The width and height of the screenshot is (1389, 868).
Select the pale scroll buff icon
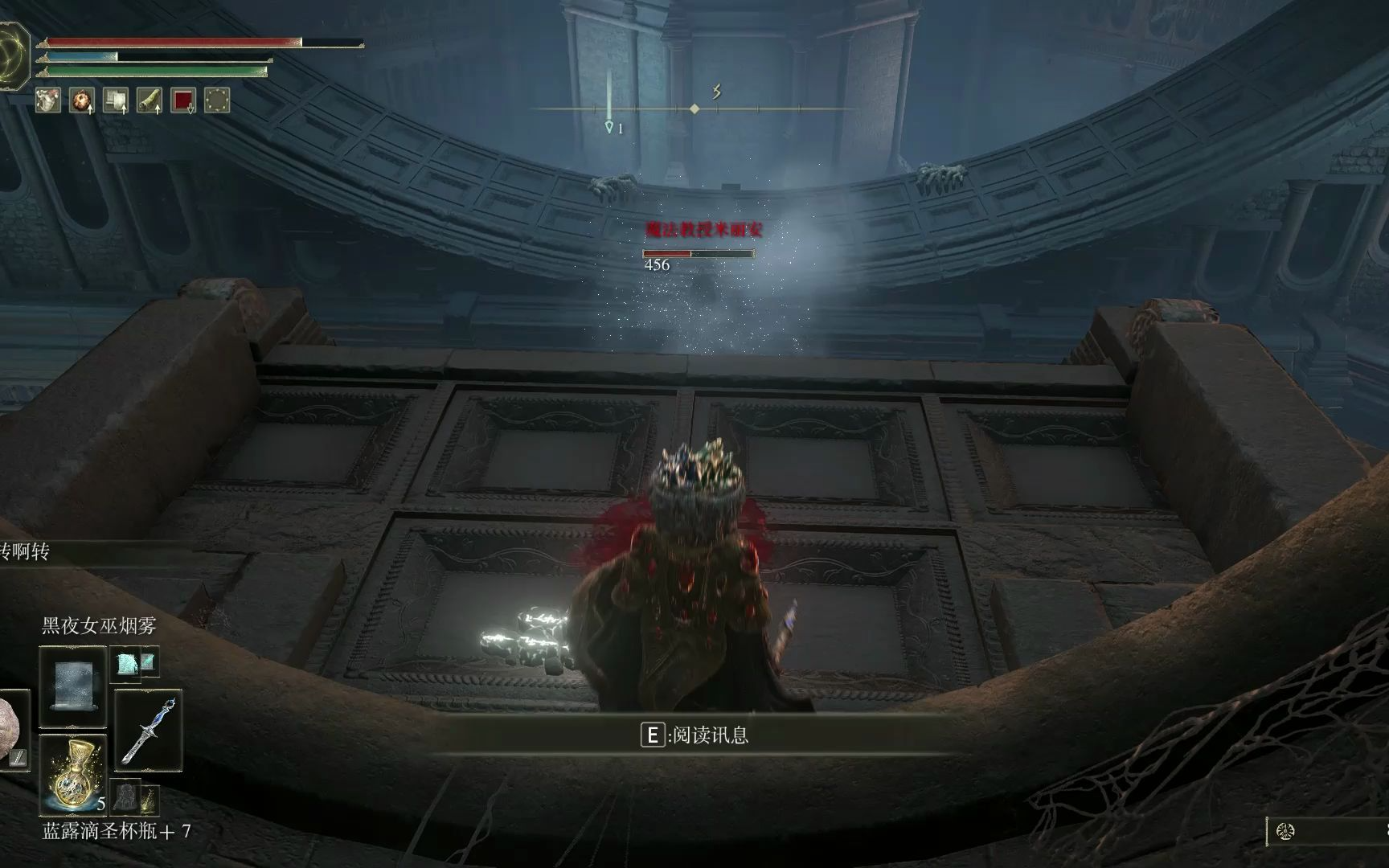tap(116, 100)
